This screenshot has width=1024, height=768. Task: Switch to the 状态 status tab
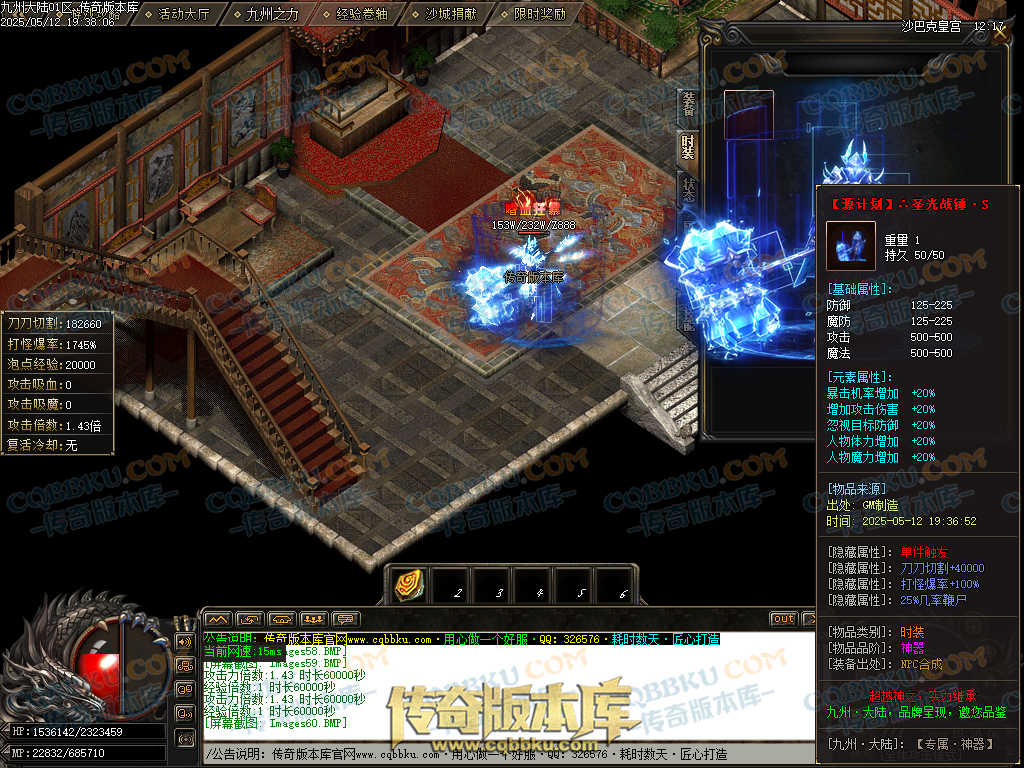(x=688, y=188)
